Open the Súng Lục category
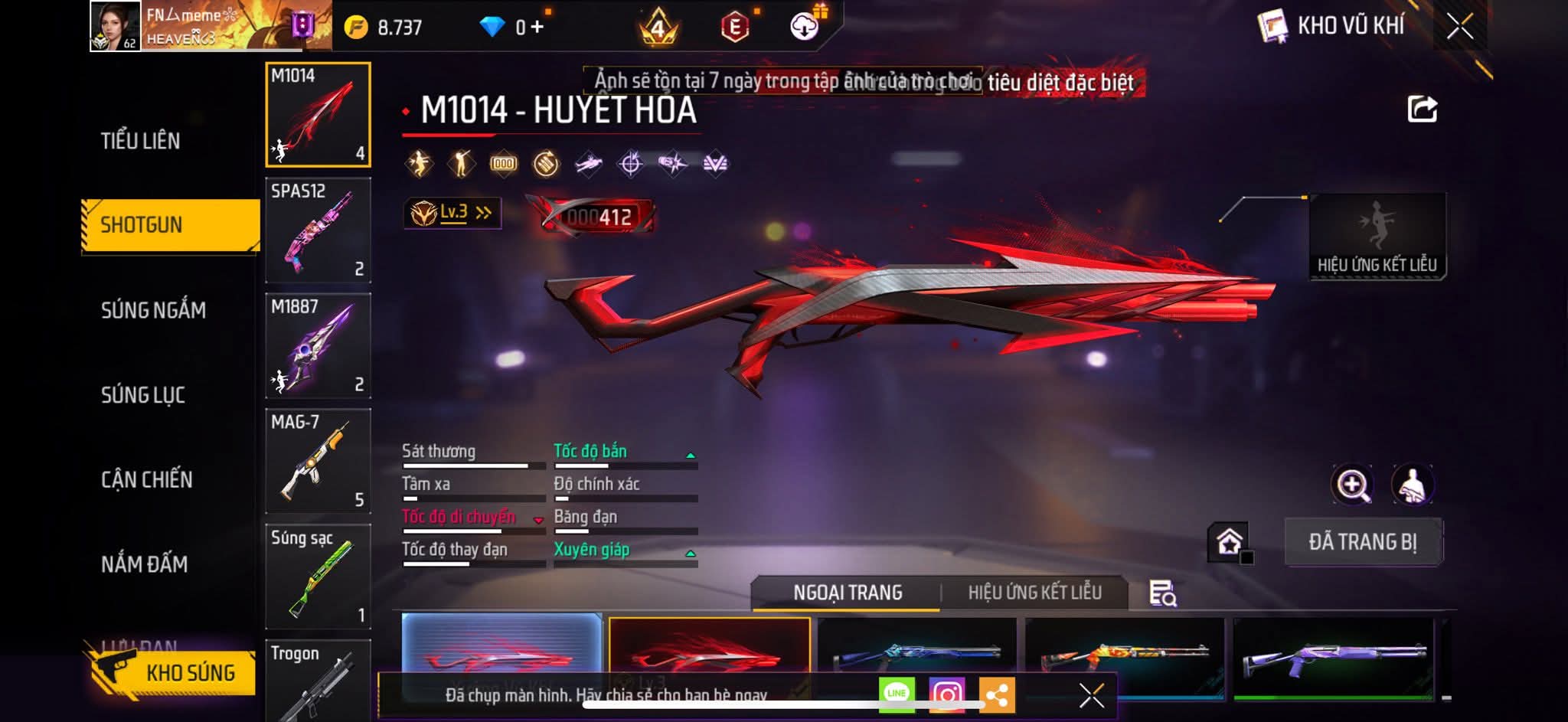The width and height of the screenshot is (1568, 722). click(x=143, y=395)
